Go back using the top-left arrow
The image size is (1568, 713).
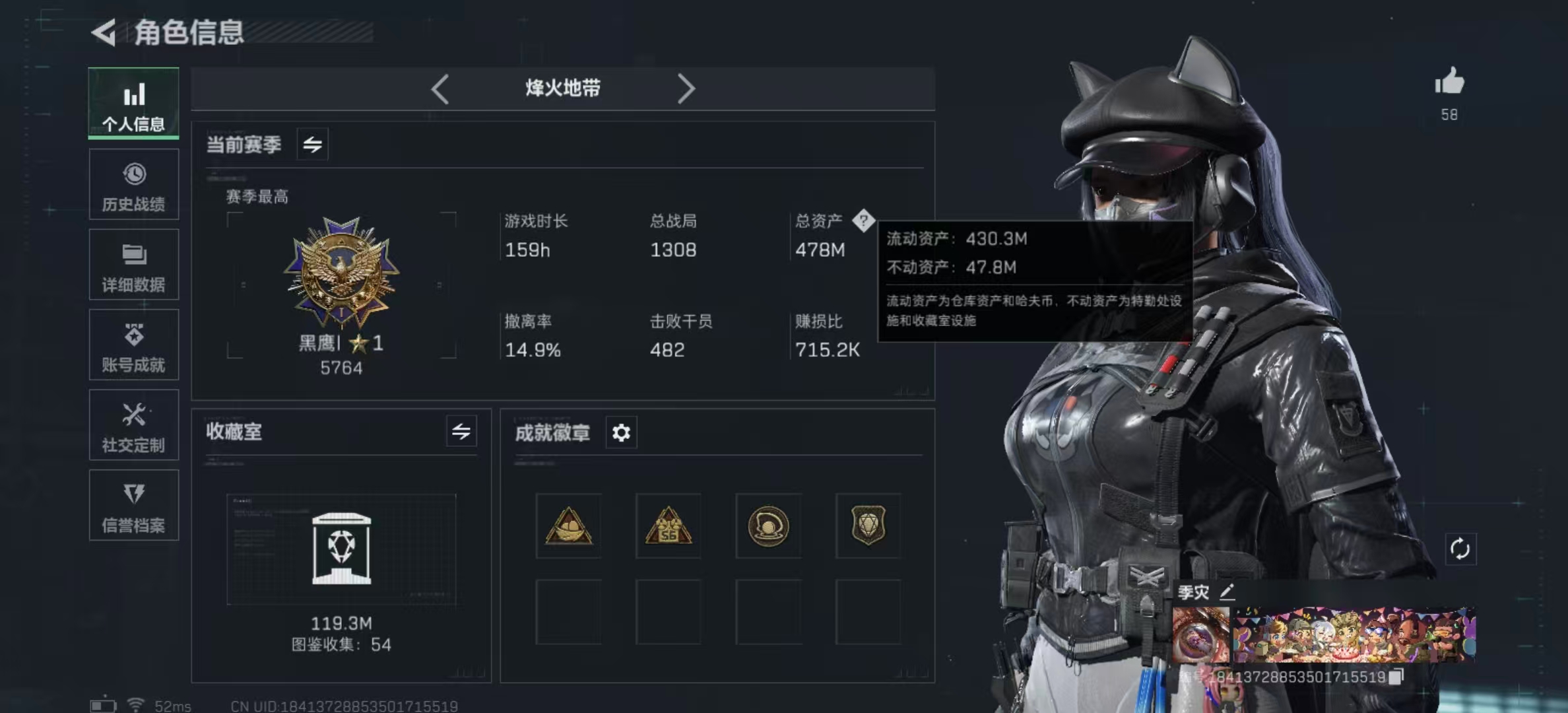[104, 32]
